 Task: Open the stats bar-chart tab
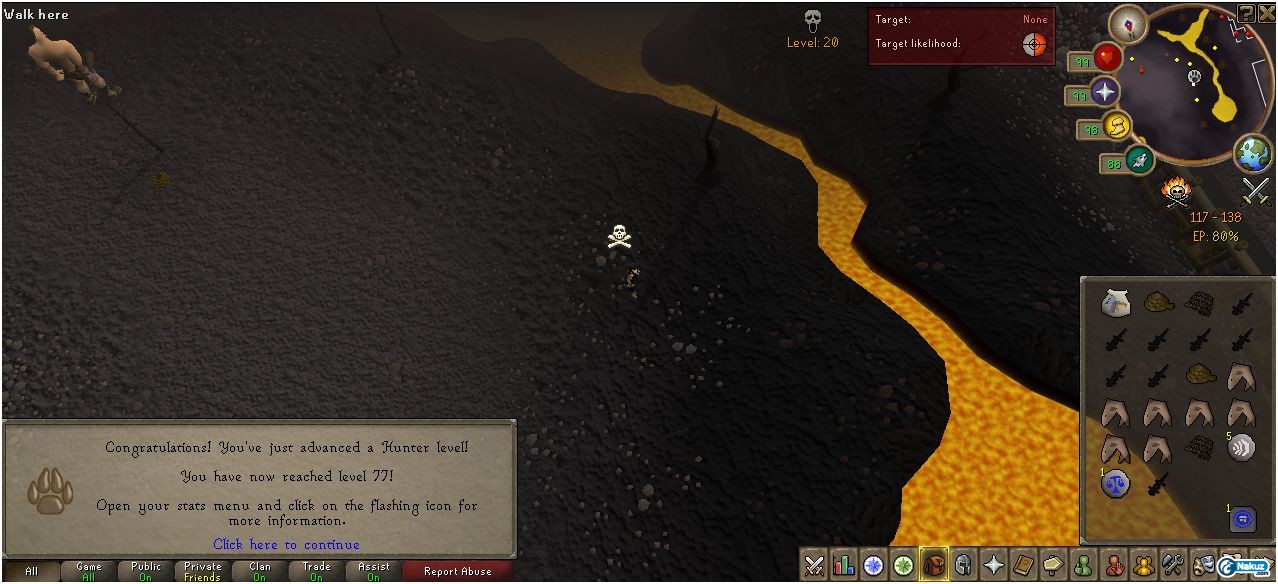tap(845, 565)
